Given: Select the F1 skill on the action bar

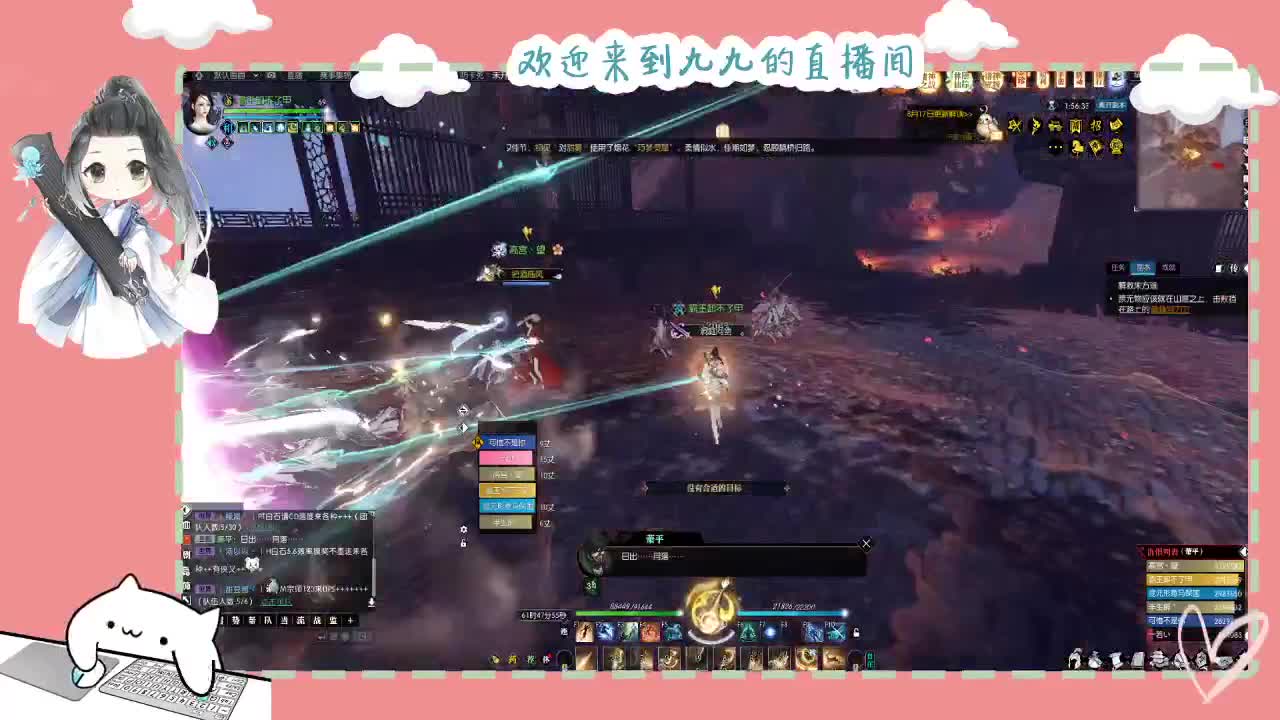Looking at the screenshot, I should 585,632.
